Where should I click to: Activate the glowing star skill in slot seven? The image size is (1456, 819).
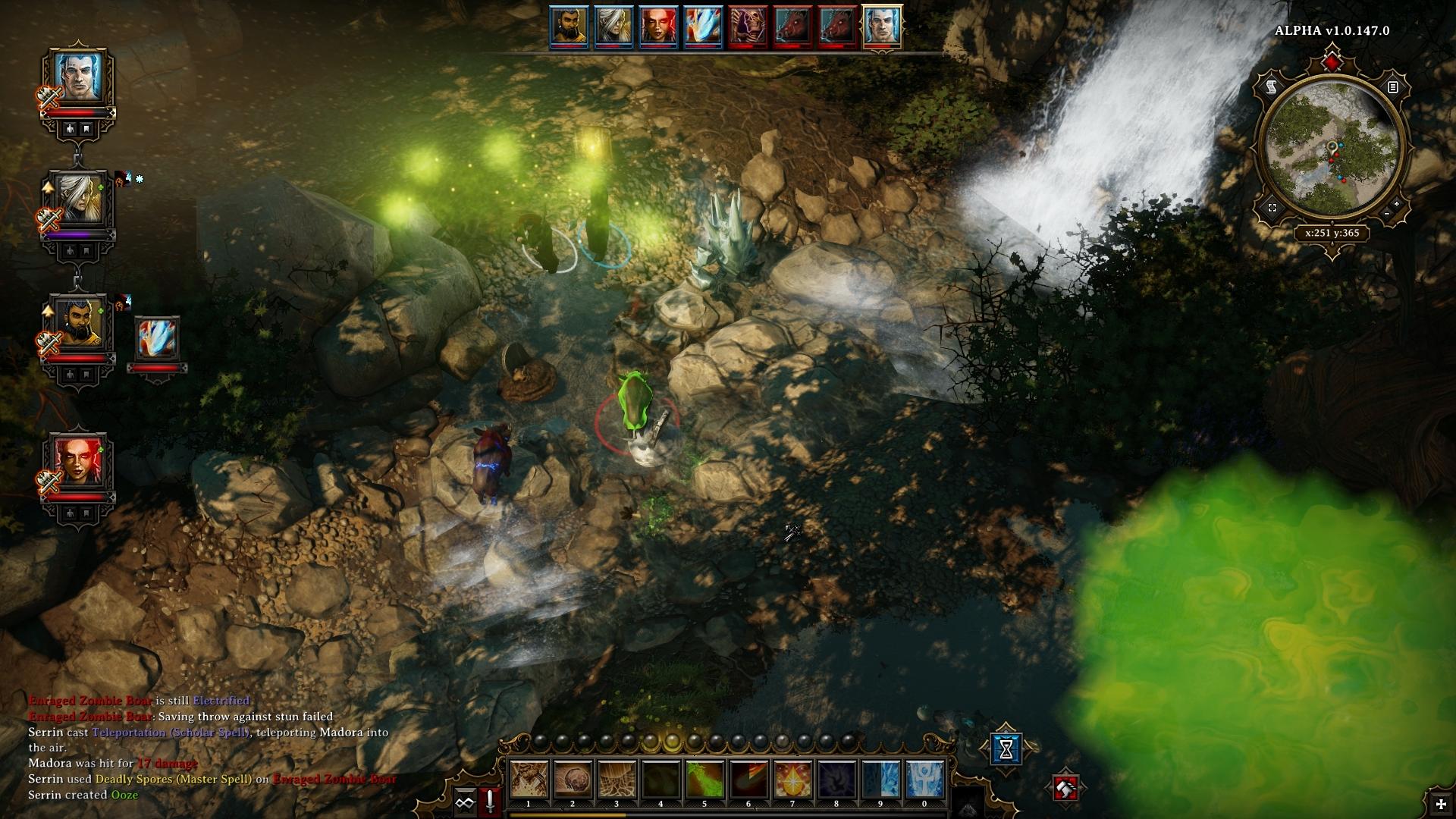(792, 780)
